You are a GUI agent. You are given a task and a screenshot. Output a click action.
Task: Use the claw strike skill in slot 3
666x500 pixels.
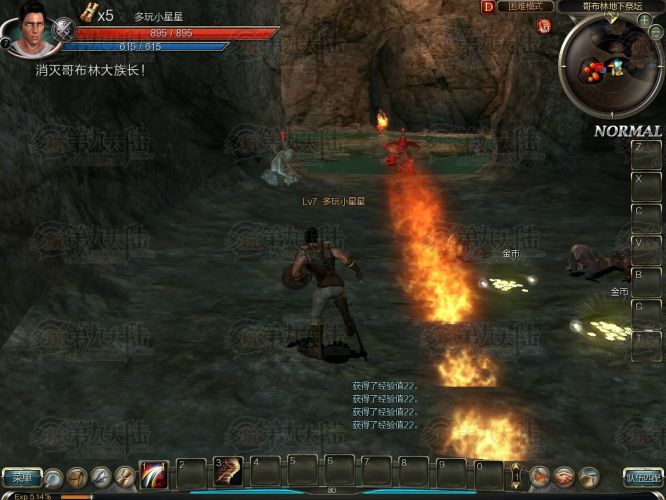tap(228, 472)
